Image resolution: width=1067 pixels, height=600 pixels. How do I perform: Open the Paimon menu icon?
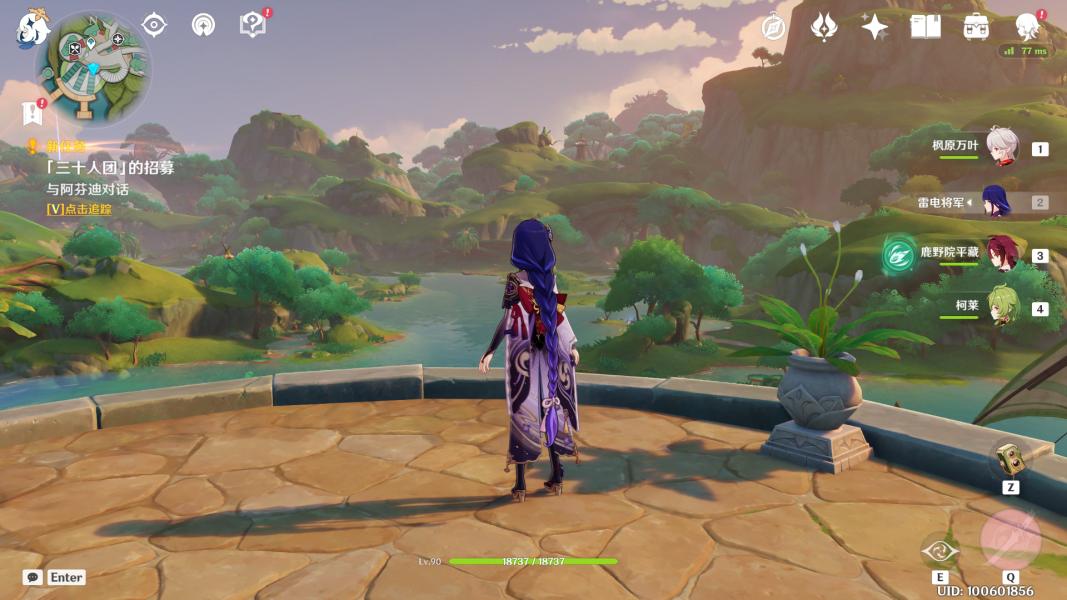(32, 29)
